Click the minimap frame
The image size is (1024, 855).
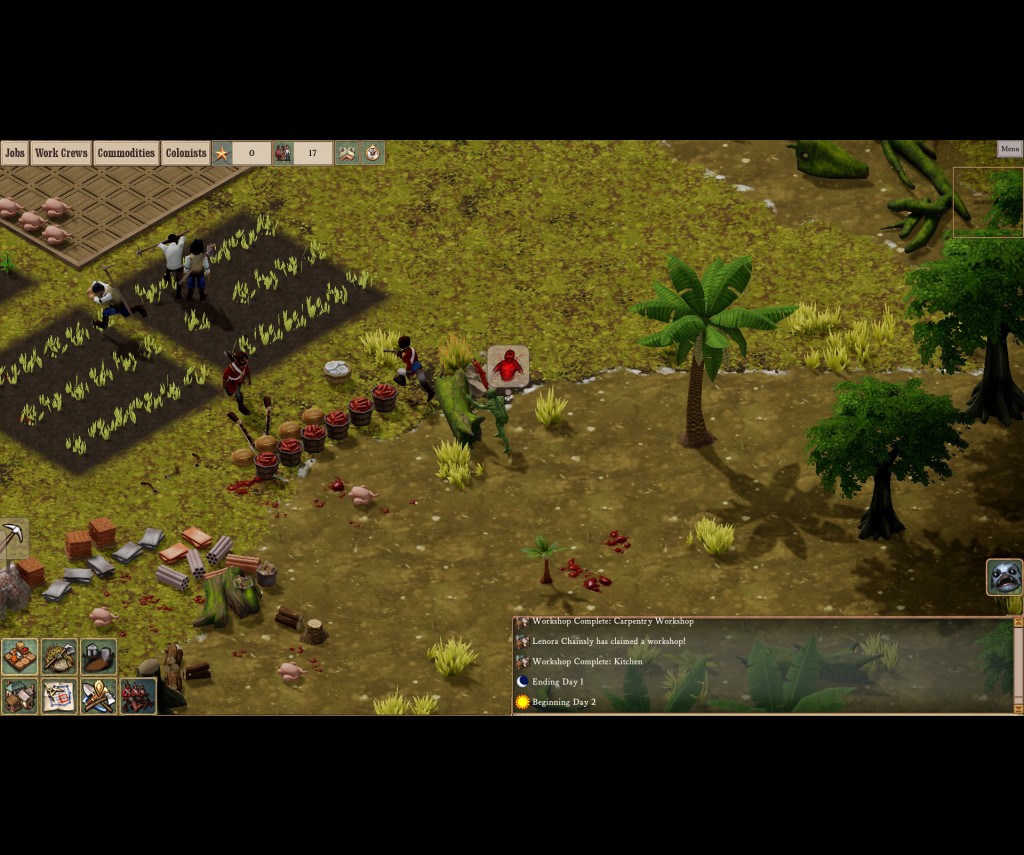[x=988, y=202]
